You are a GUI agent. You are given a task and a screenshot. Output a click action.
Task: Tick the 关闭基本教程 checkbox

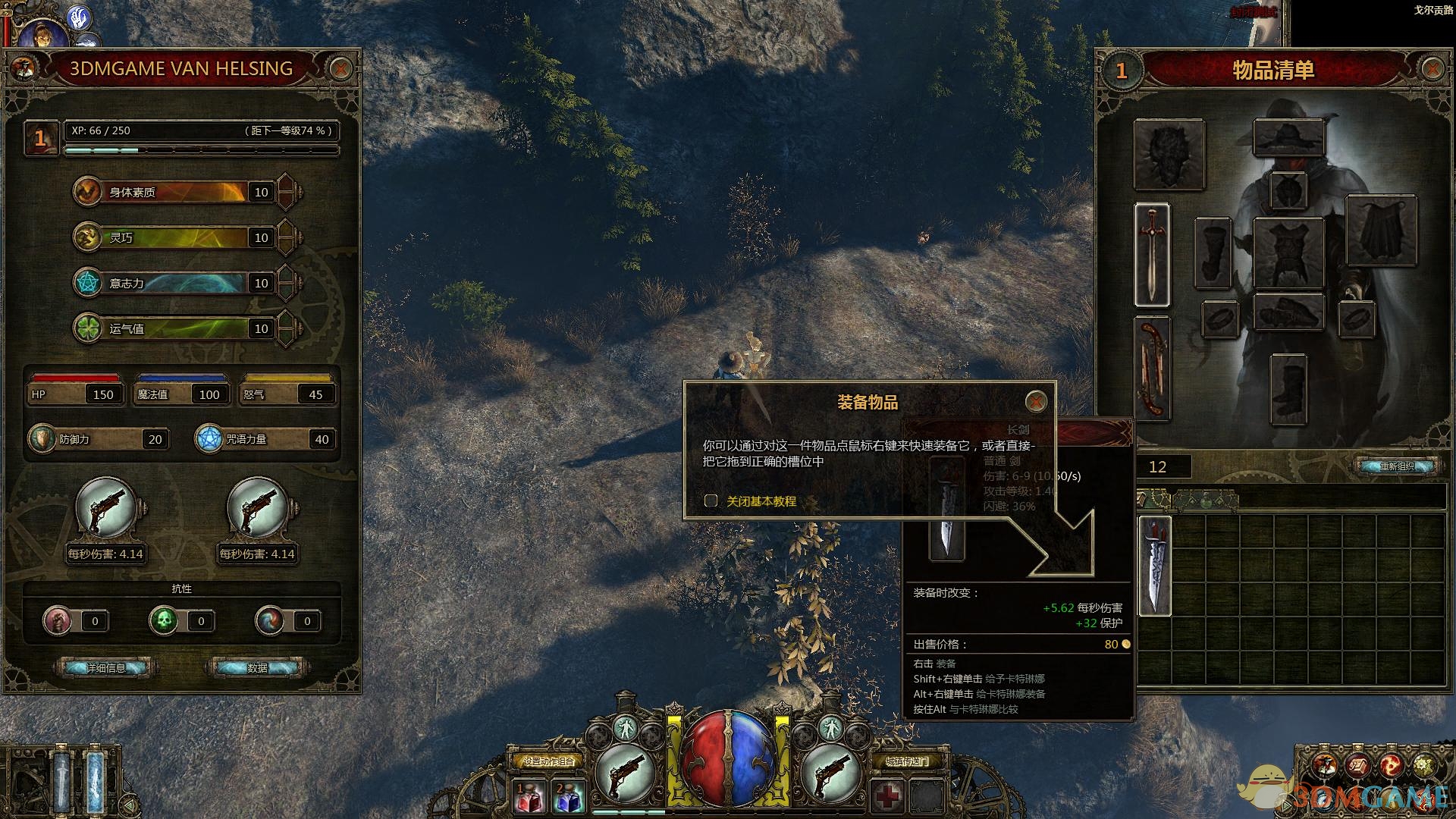[x=711, y=500]
